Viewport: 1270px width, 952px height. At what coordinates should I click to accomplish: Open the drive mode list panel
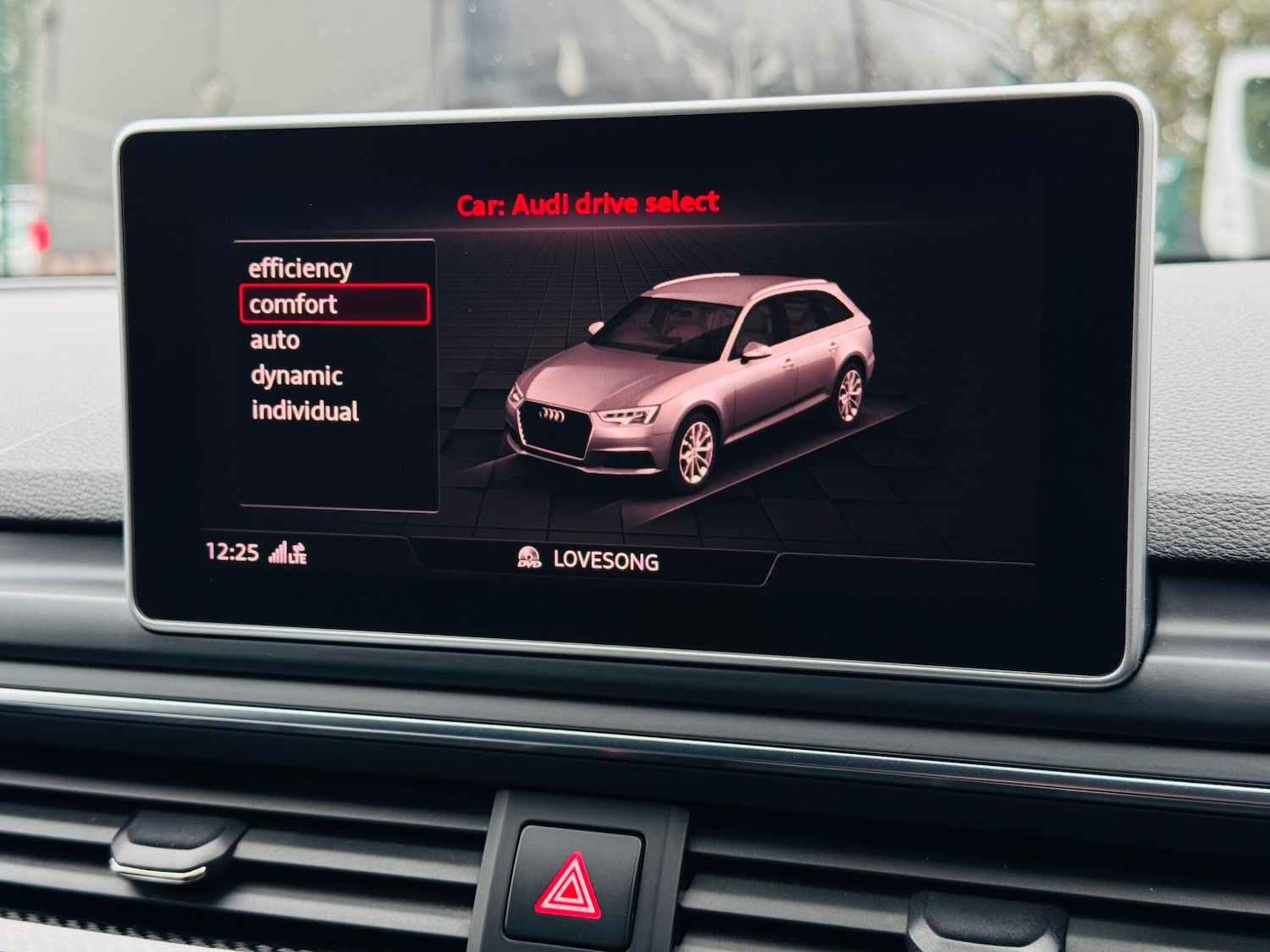(x=334, y=372)
